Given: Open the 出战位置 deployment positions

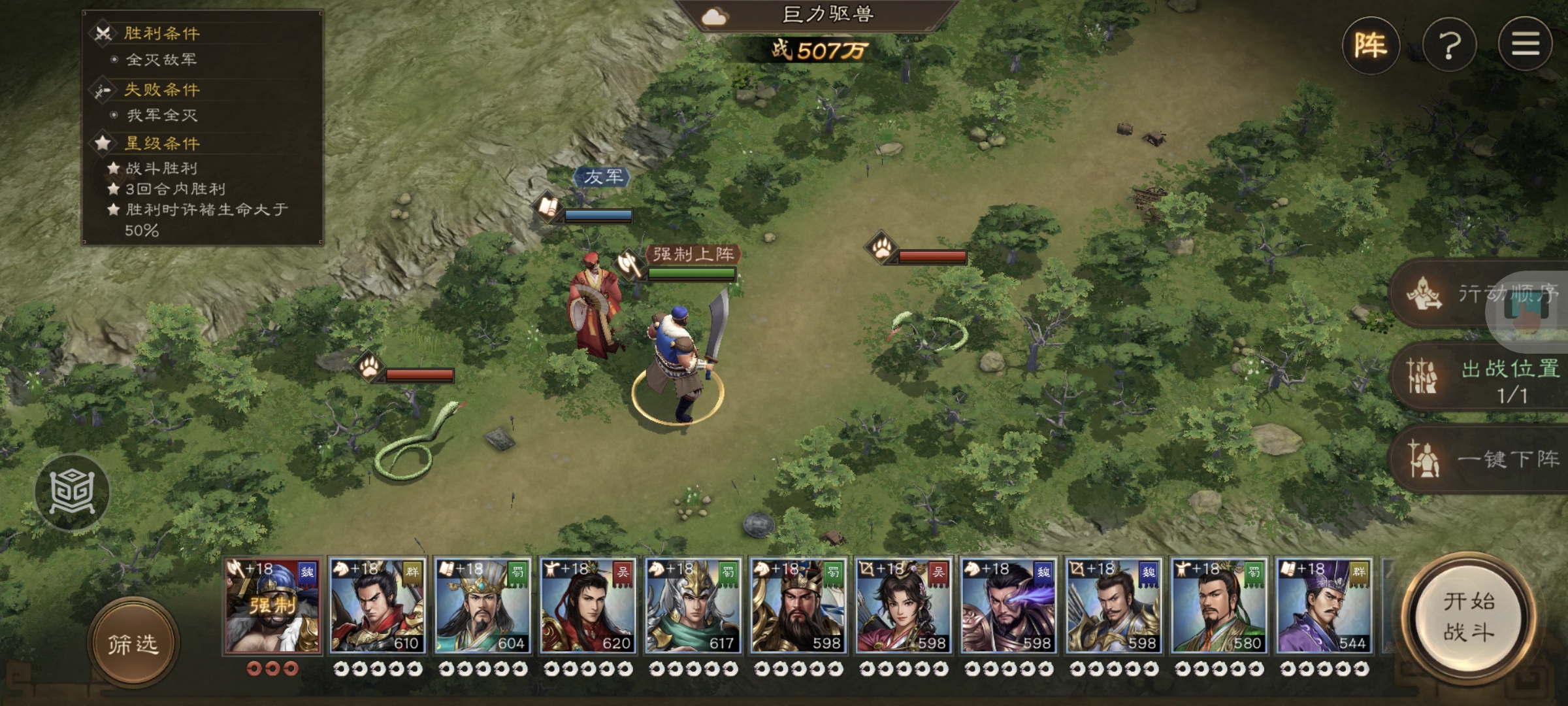Looking at the screenshot, I should coord(1483,378).
